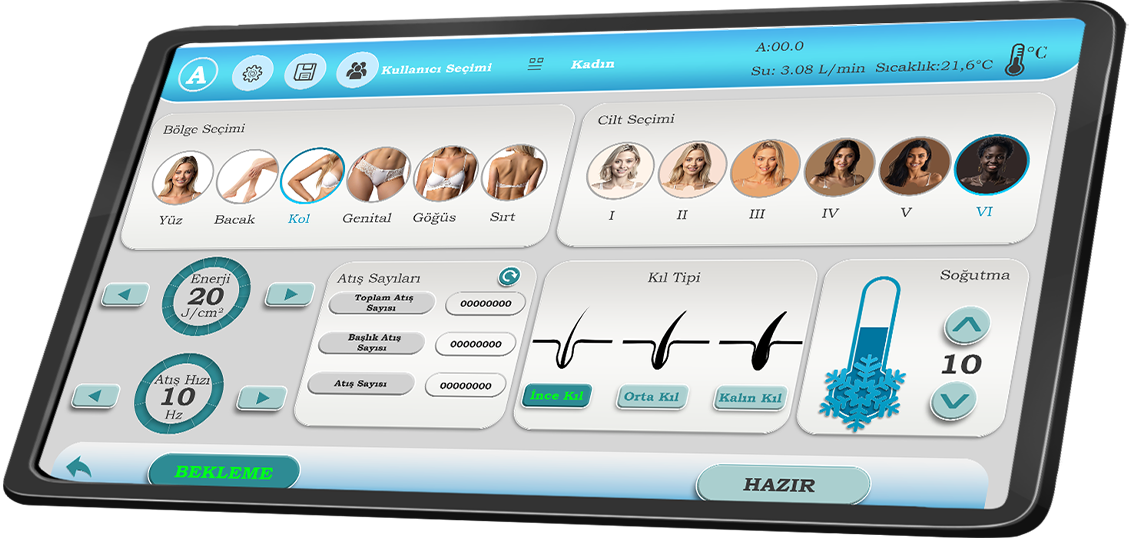Open Kullanıcı Seçimi user selection

click(x=356, y=70)
